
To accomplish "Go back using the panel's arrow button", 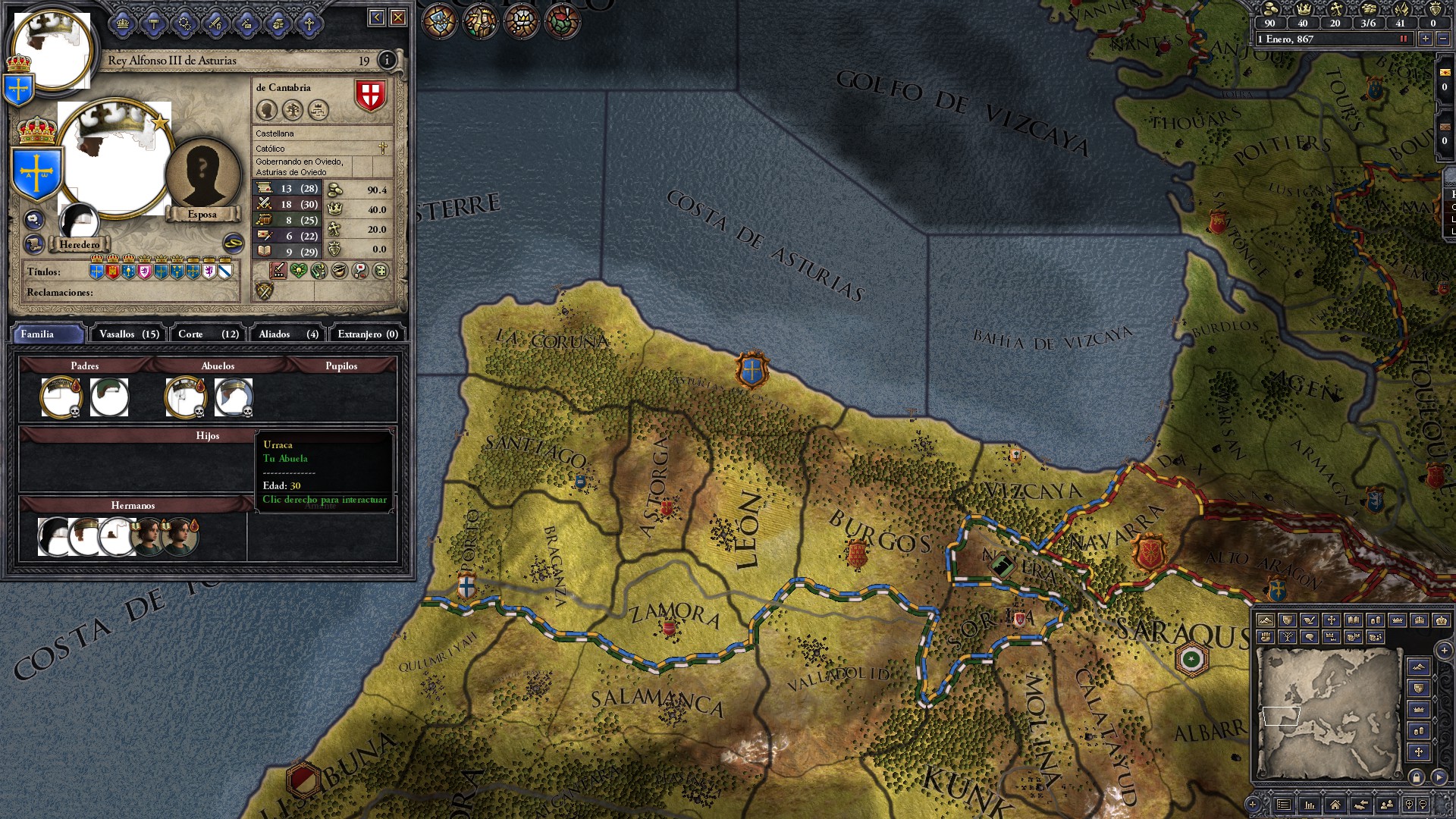I will pos(377,17).
